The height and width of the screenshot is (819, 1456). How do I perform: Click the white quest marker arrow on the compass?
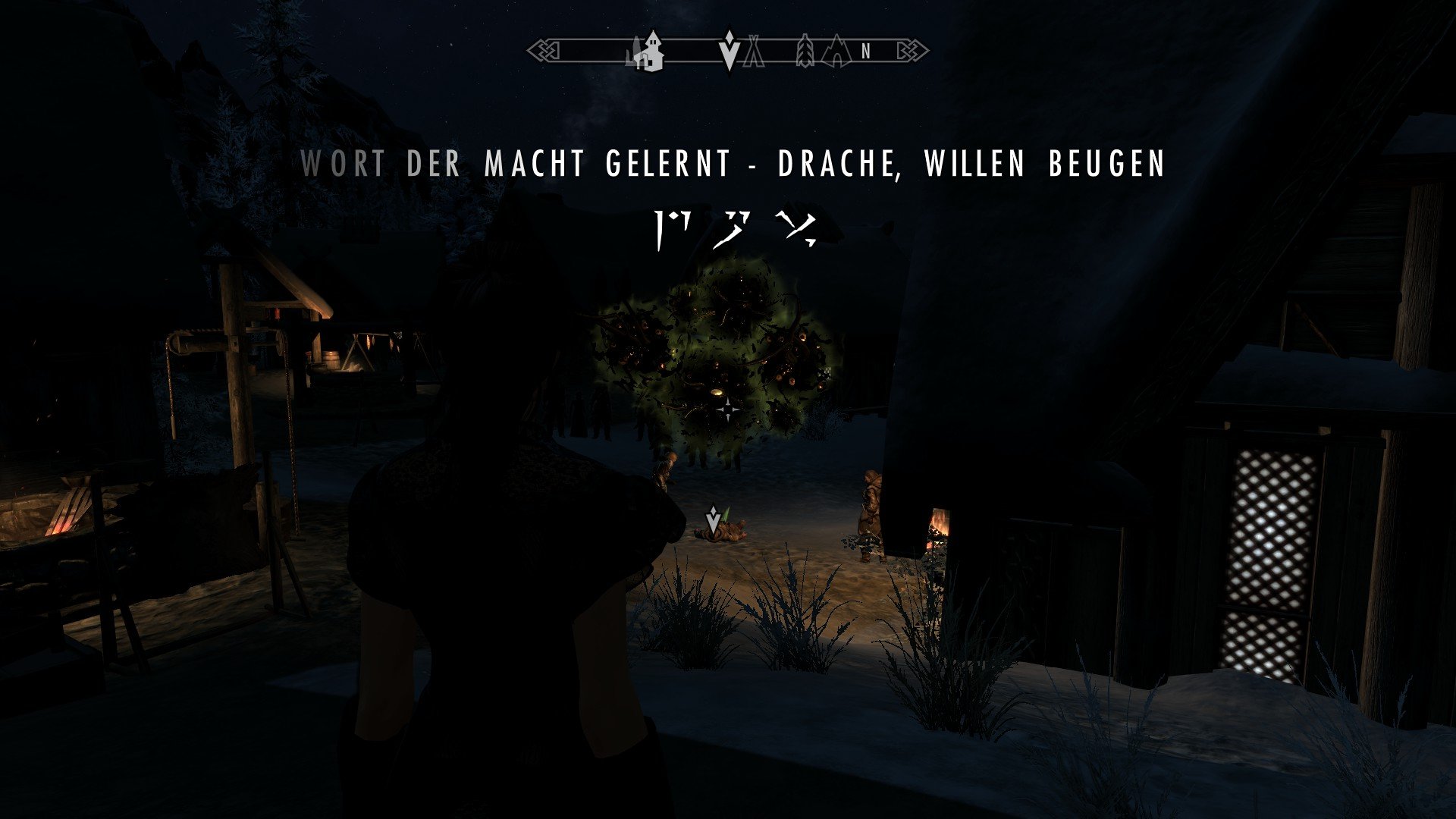(x=730, y=52)
